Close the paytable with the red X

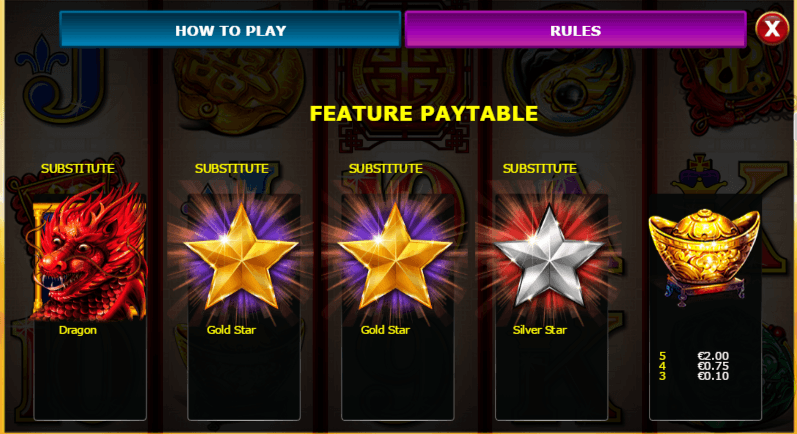(x=771, y=28)
